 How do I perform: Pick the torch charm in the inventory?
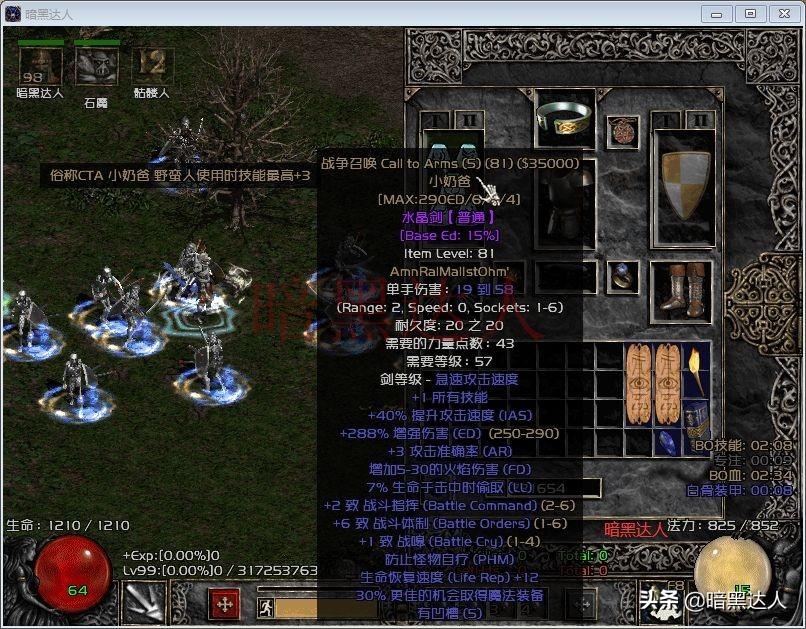coord(696,370)
